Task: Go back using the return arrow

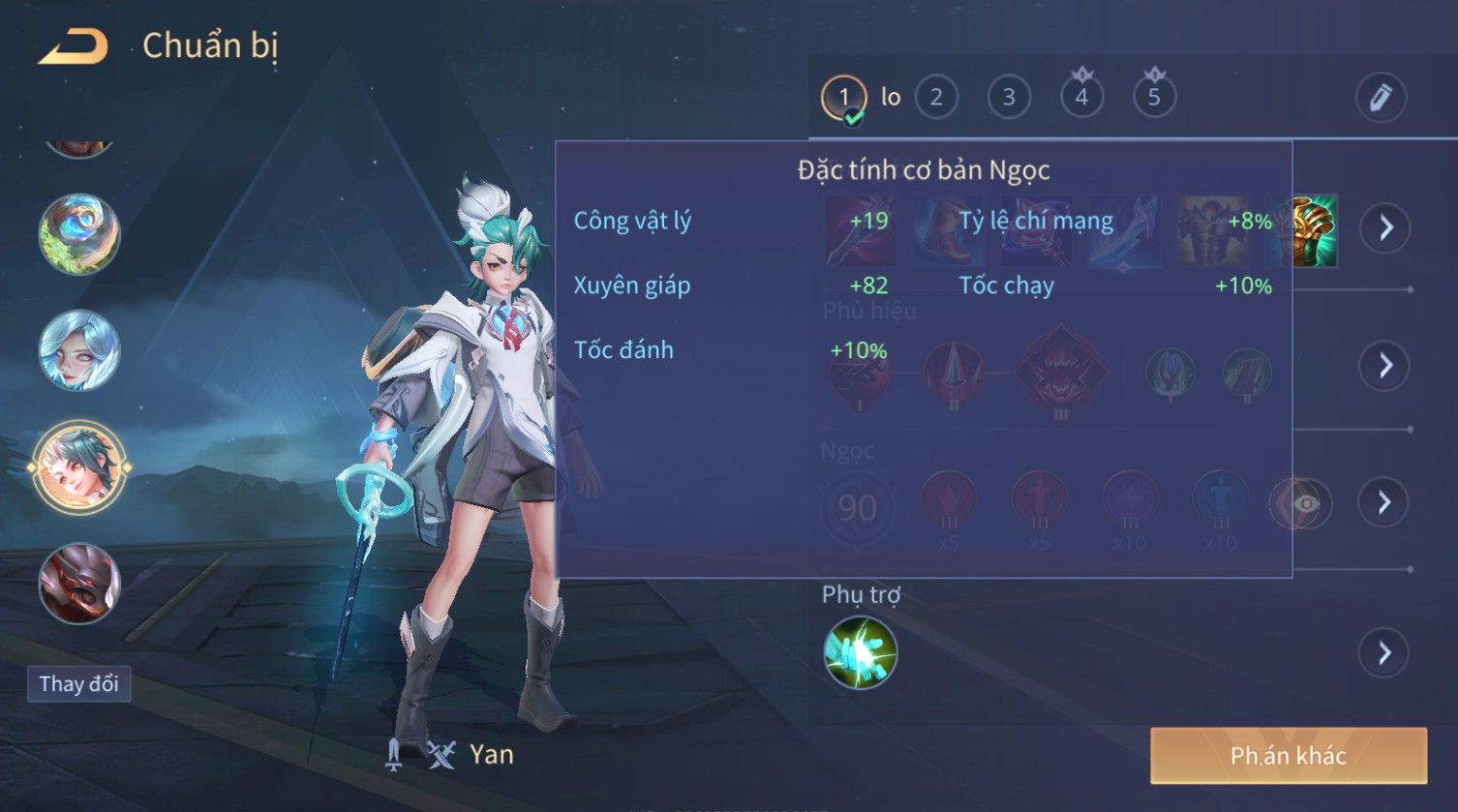Action: (x=74, y=46)
